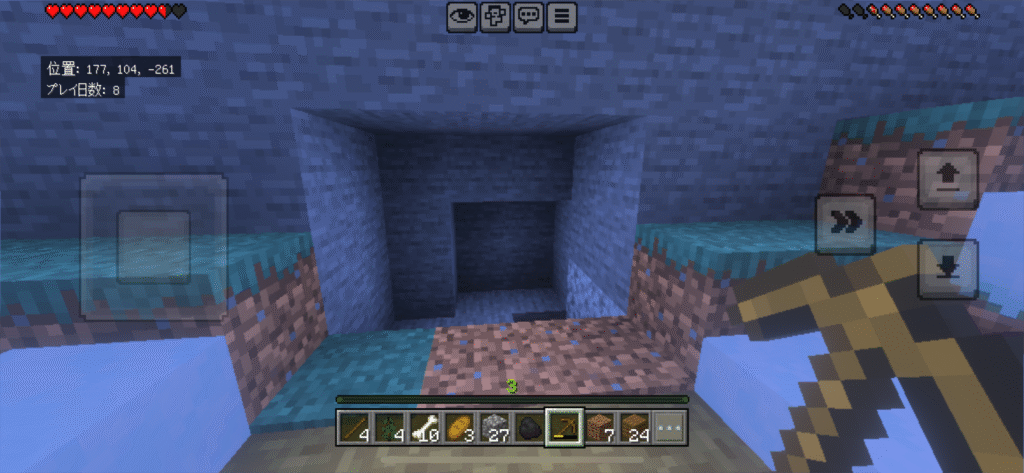
Task: Select the coal hotbar slot
Action: coord(530,427)
